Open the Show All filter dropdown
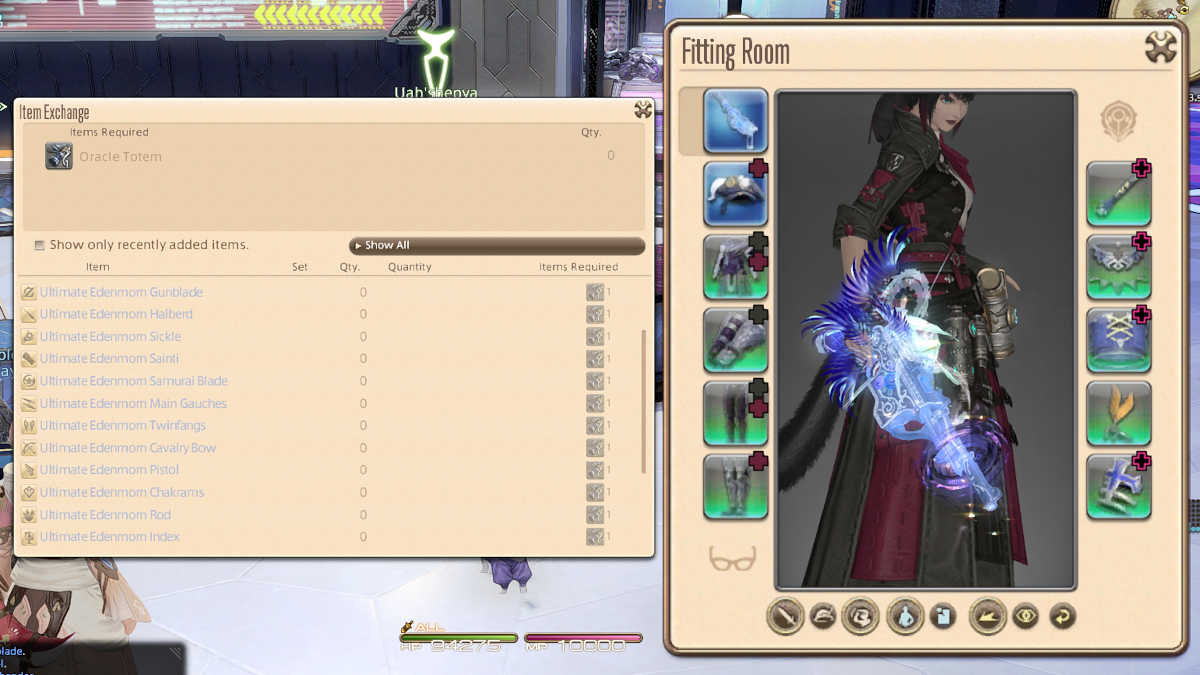1200x675 pixels. (x=496, y=245)
